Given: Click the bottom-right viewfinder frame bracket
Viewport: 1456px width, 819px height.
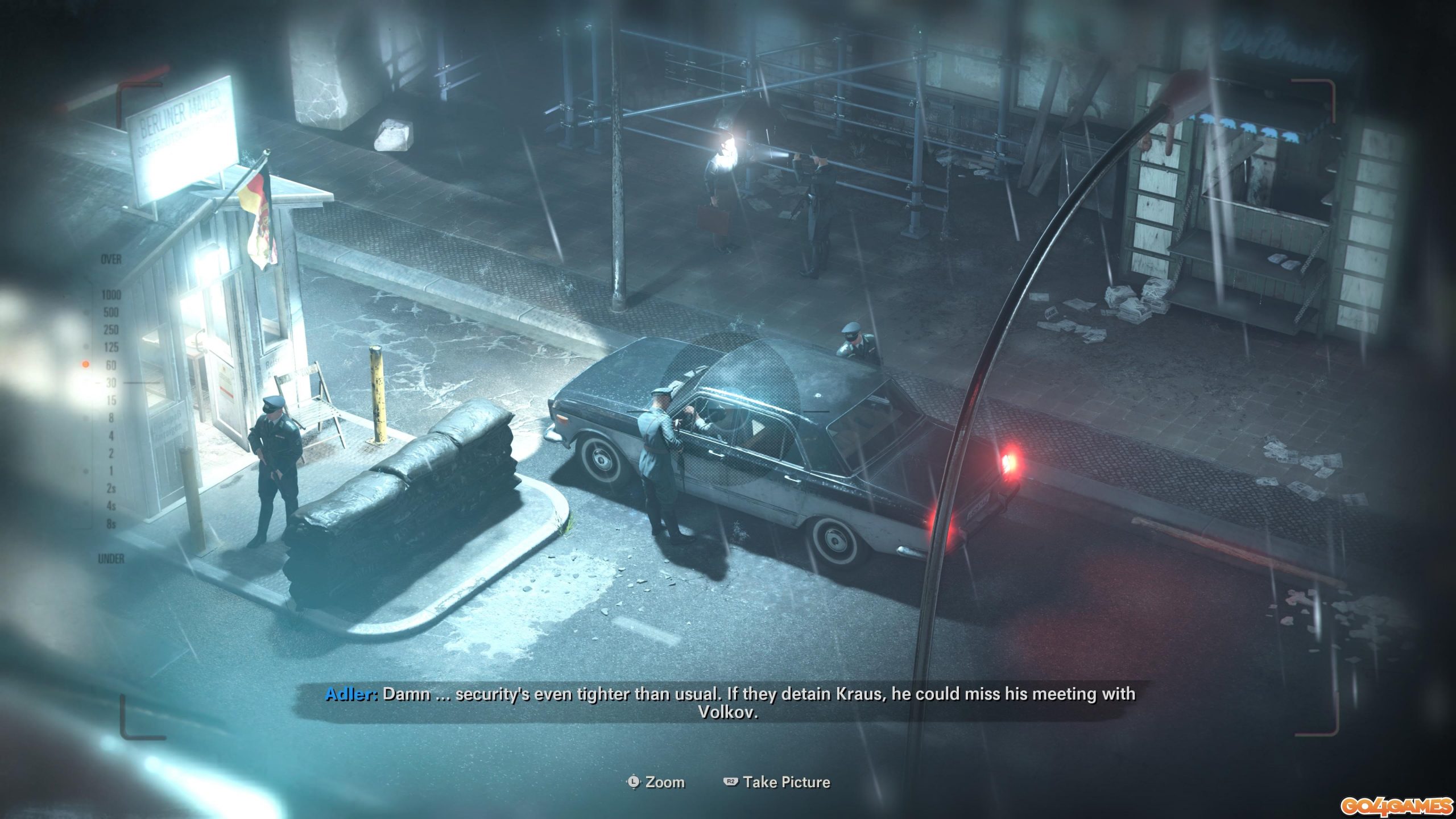Looking at the screenshot, I should [1337, 734].
